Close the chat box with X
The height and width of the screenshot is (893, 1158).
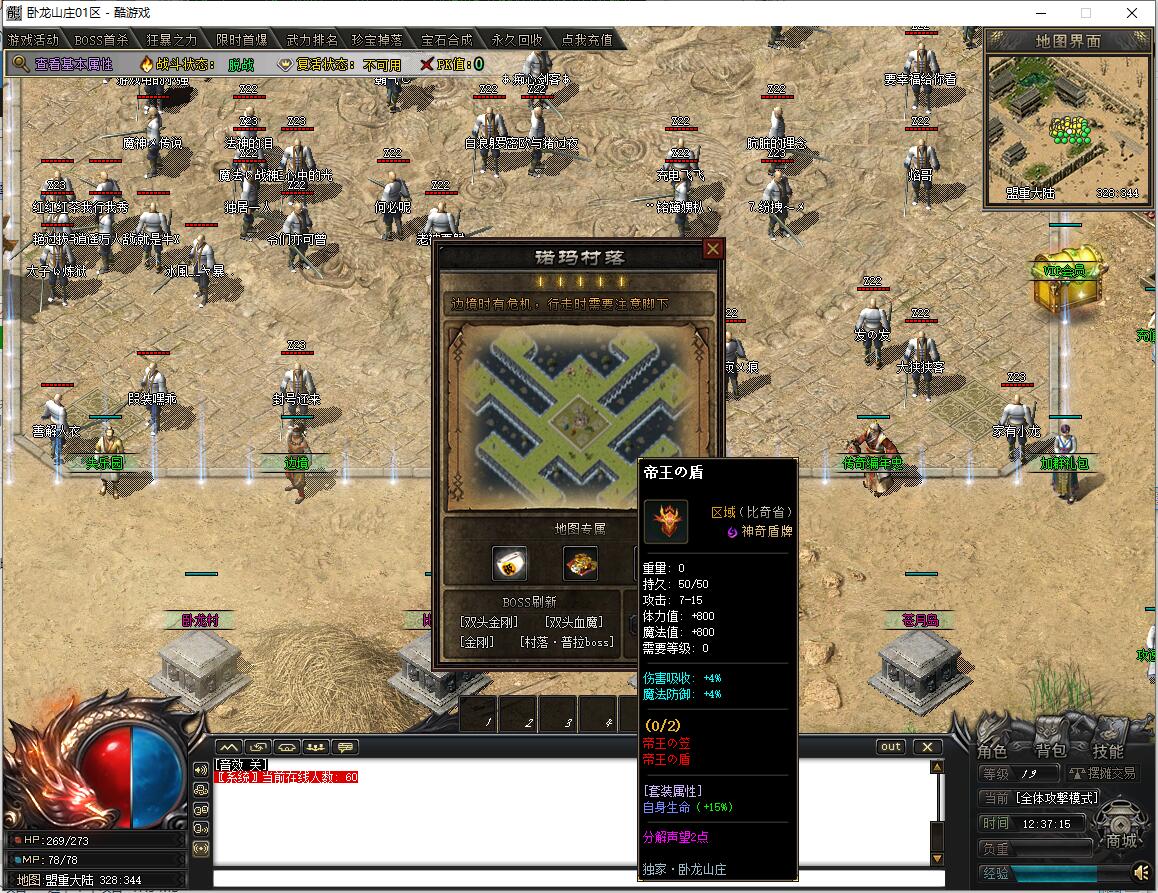click(927, 747)
